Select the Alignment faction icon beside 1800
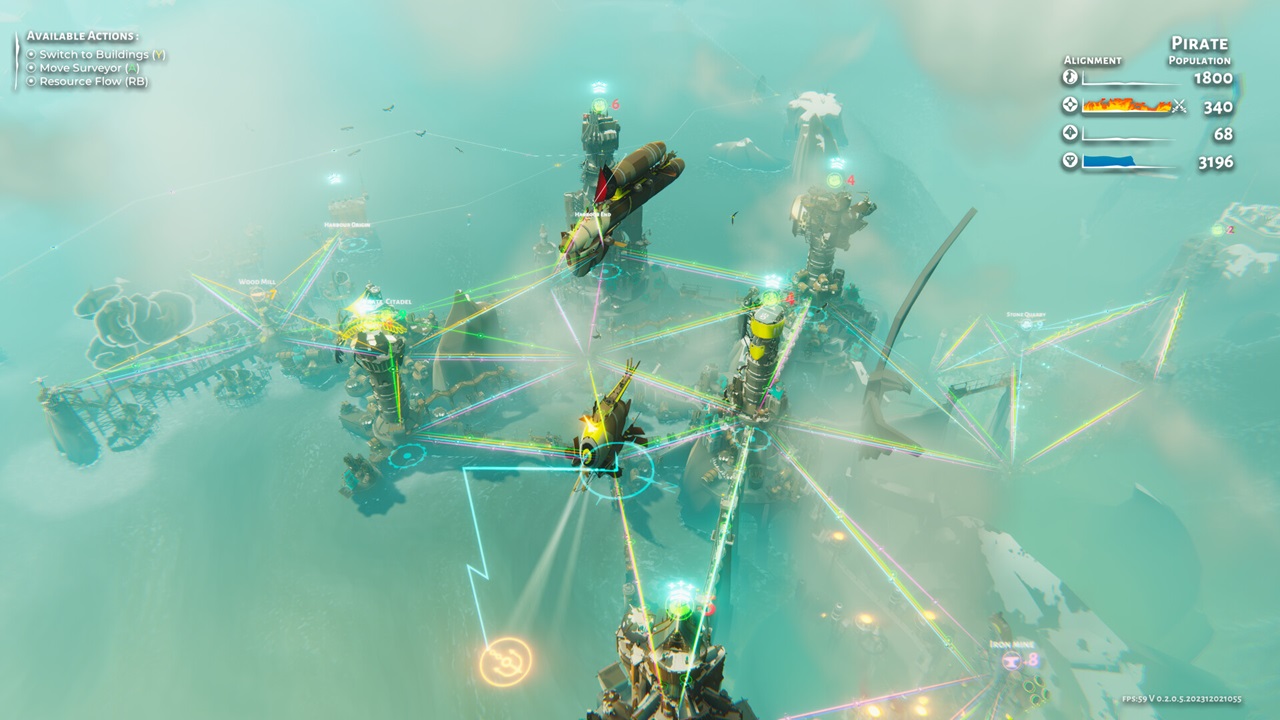The width and height of the screenshot is (1280, 720). 1068,78
